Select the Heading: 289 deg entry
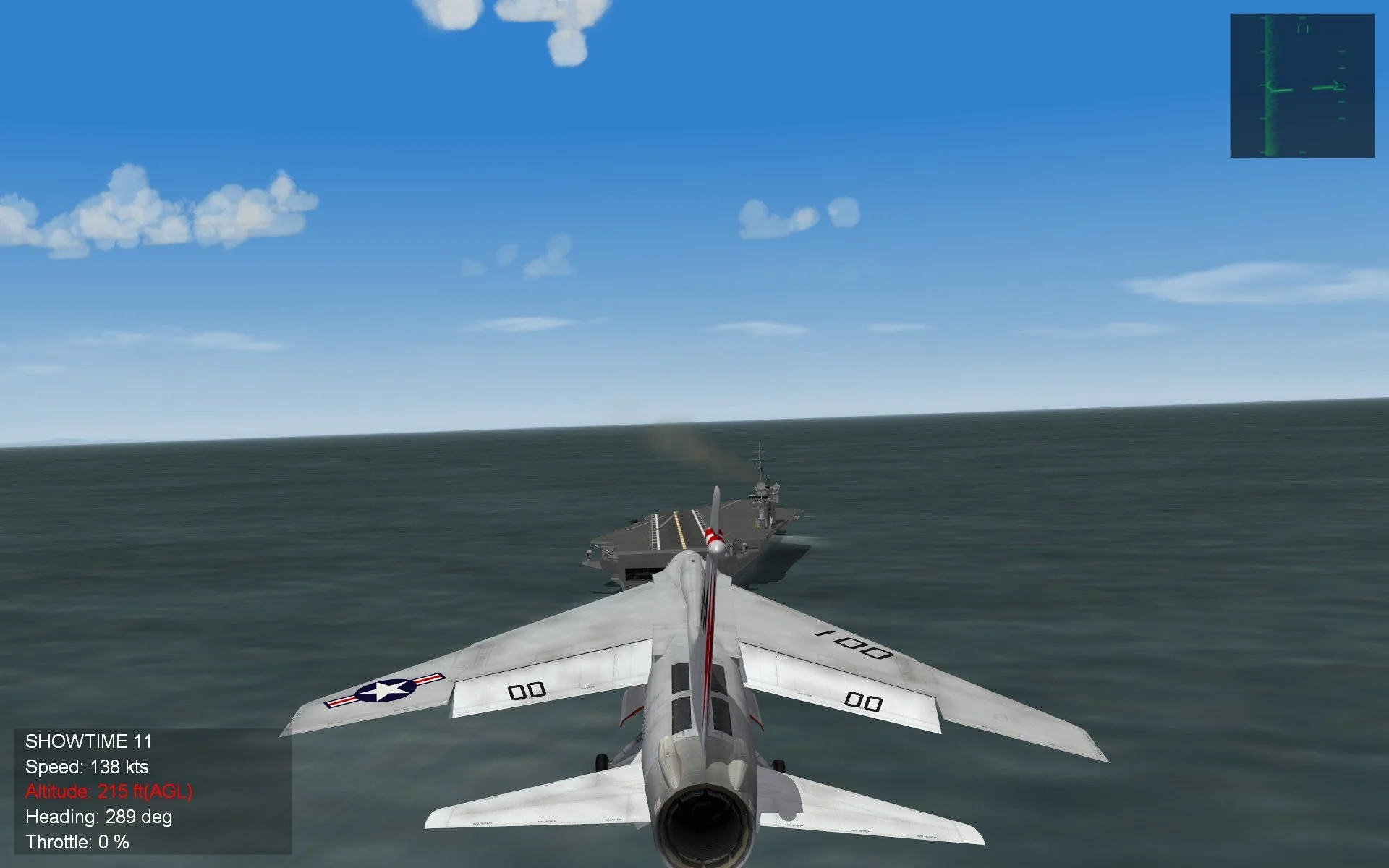The width and height of the screenshot is (1389, 868). click(98, 818)
